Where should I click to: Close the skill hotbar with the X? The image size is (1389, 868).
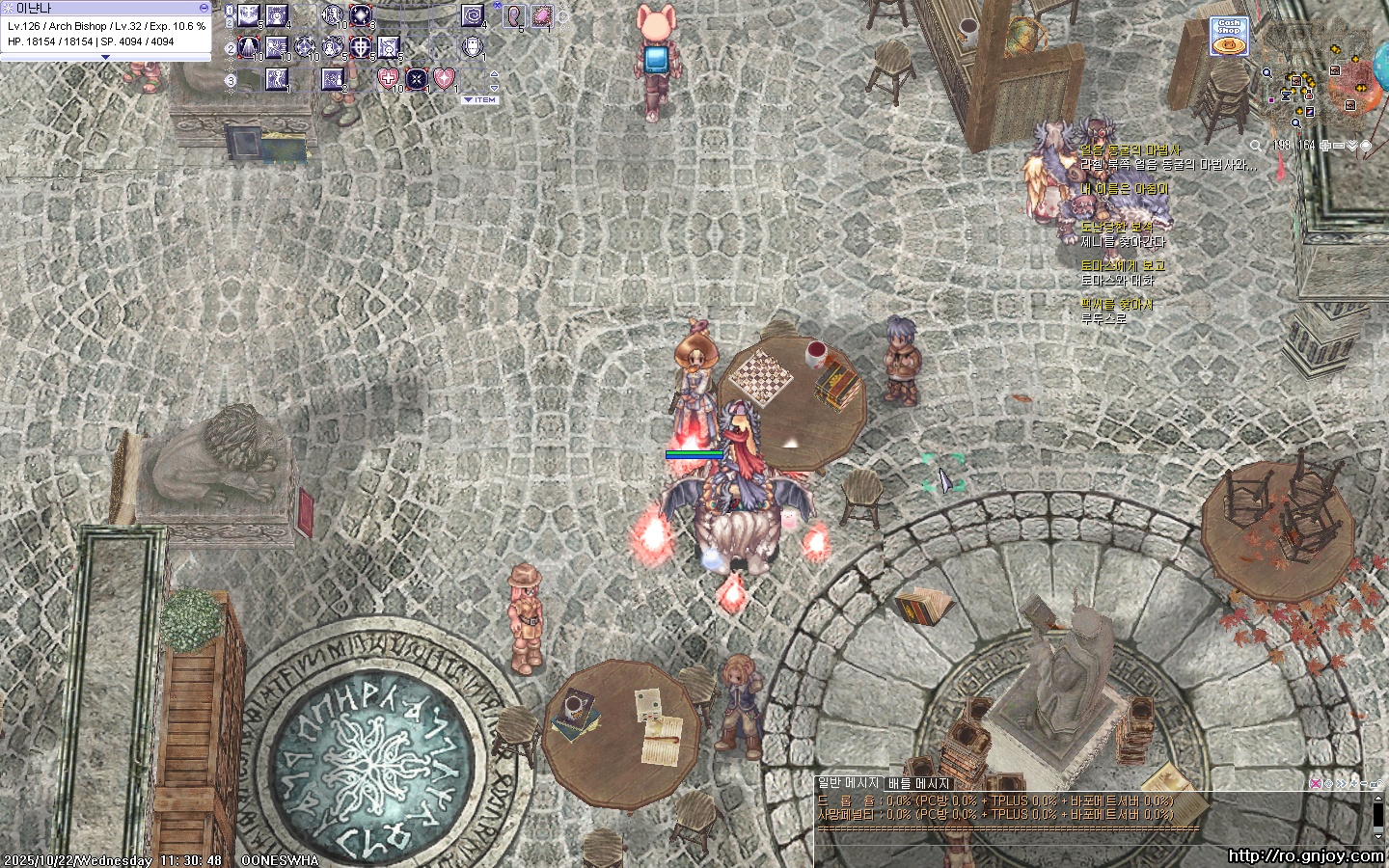[497, 6]
